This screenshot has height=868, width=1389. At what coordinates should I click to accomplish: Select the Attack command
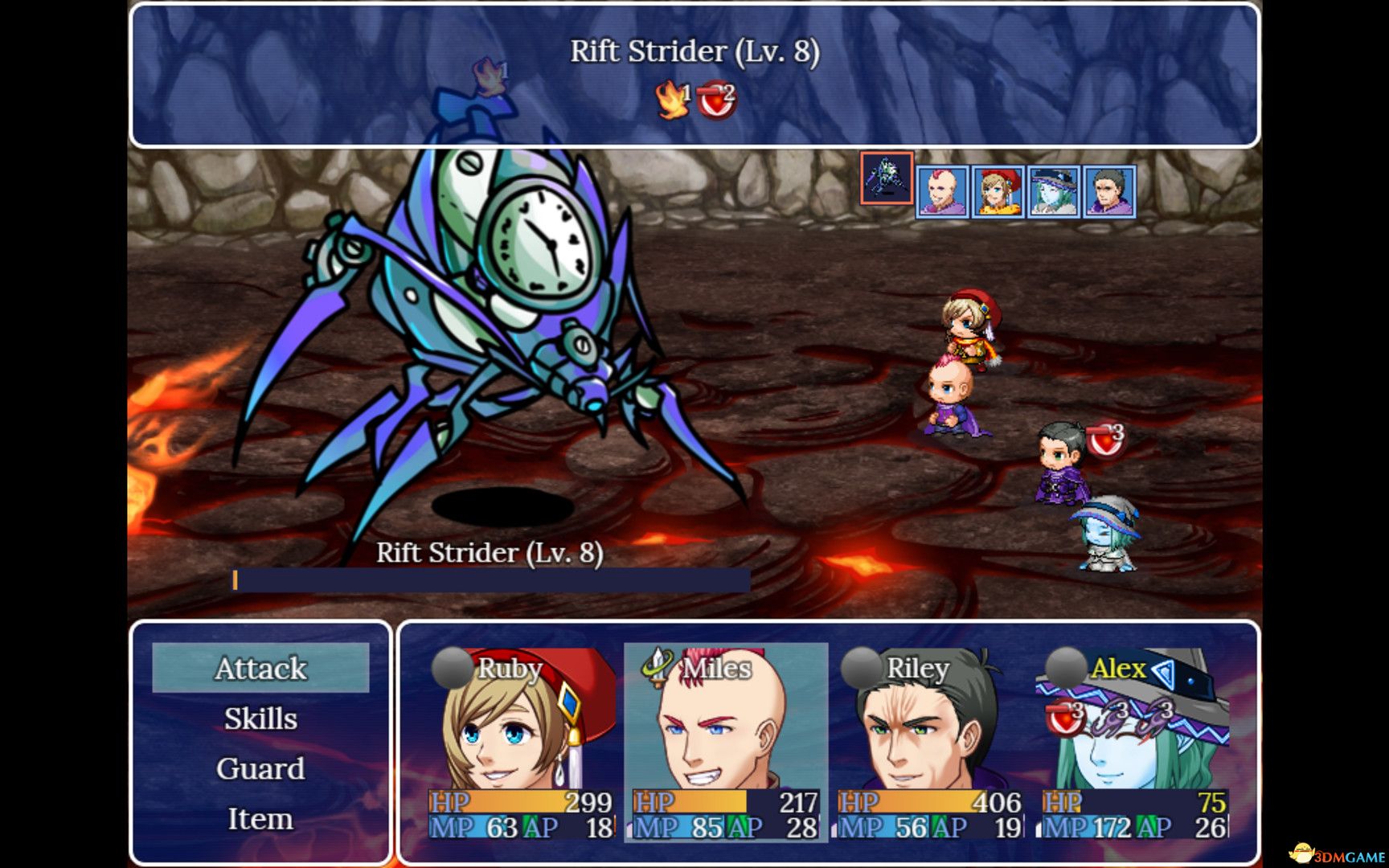[x=260, y=668]
